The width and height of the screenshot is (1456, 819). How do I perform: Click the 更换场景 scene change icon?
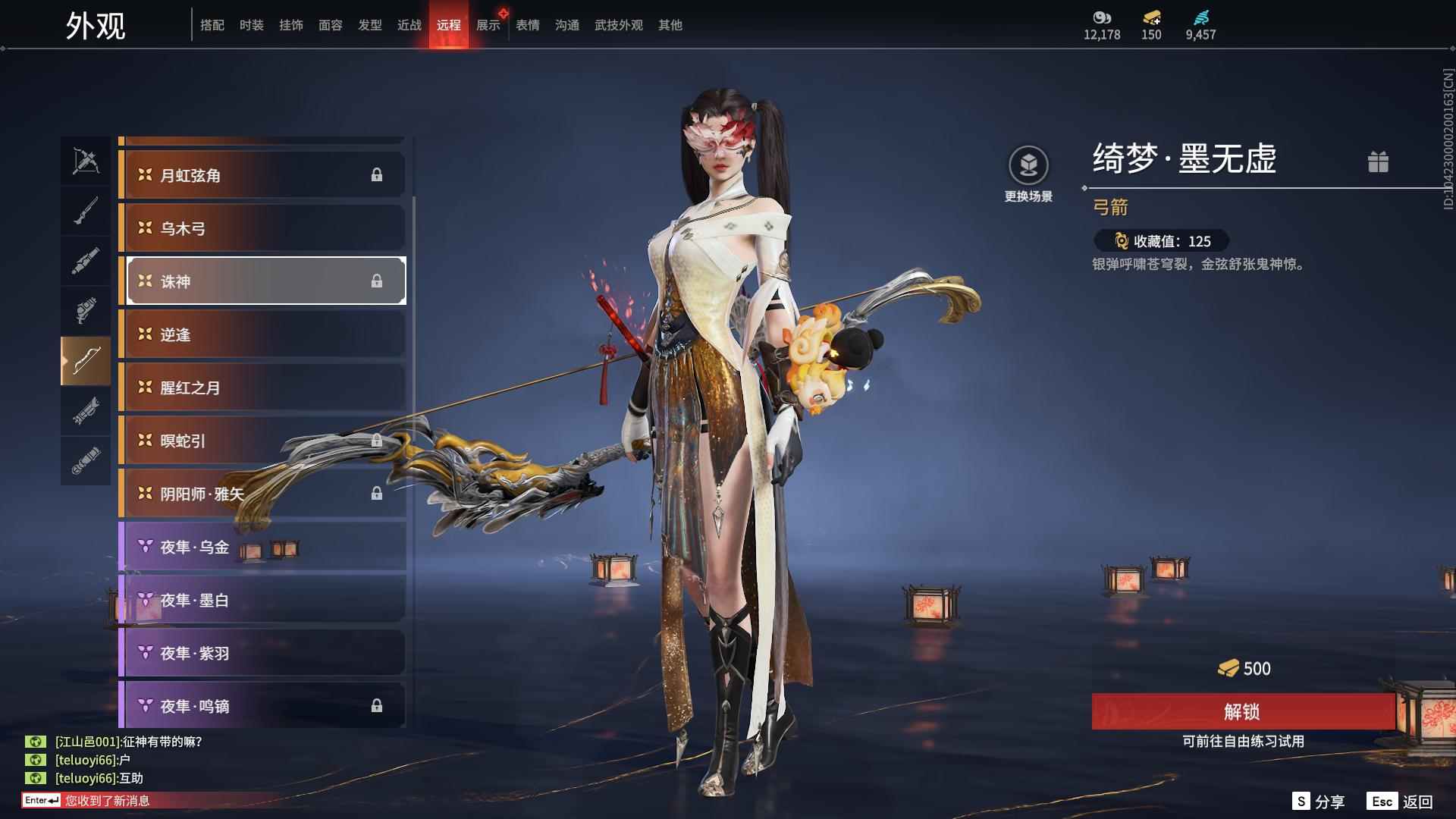(1028, 166)
